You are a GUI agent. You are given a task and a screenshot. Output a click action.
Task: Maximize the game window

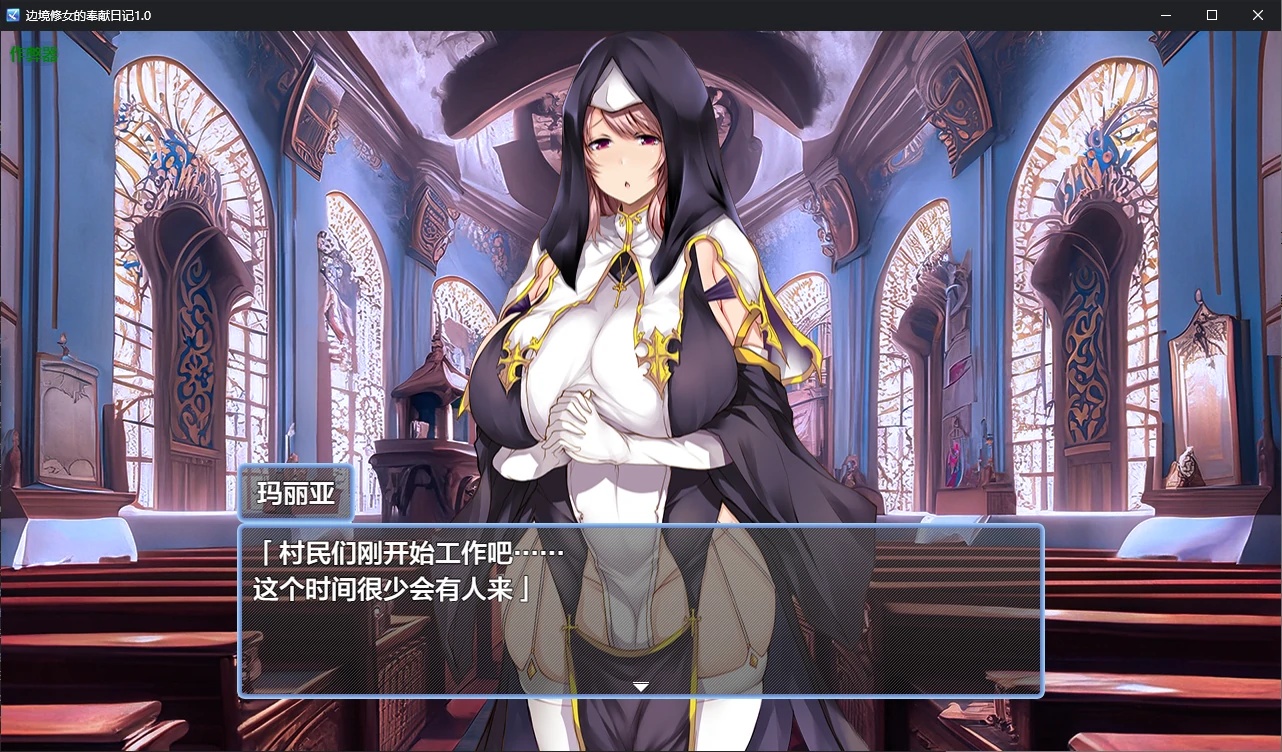point(1211,15)
